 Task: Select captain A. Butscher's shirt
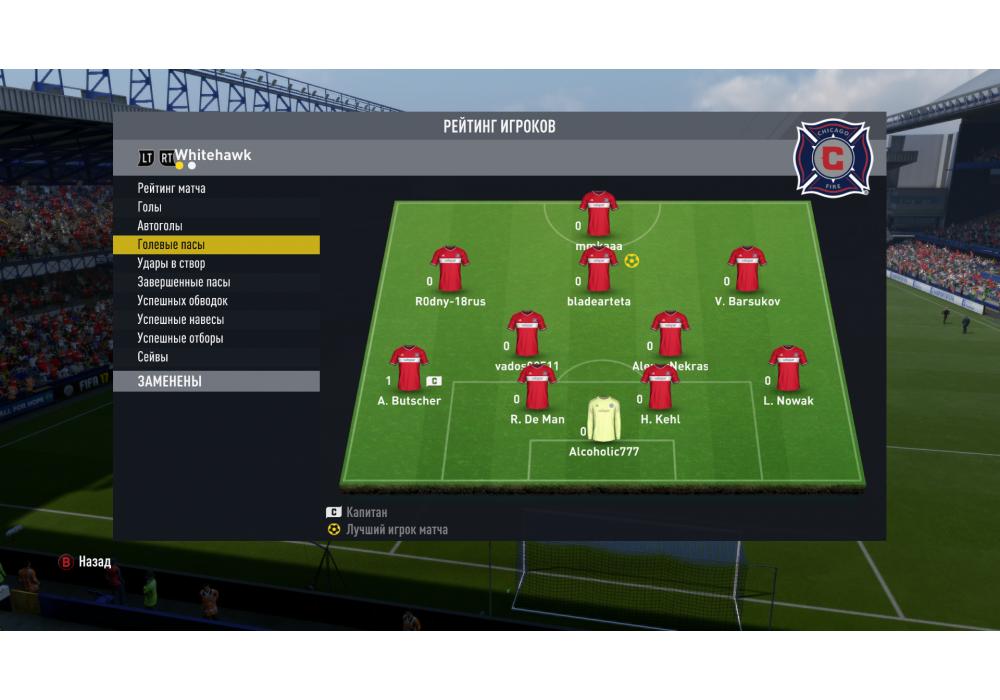coord(408,369)
